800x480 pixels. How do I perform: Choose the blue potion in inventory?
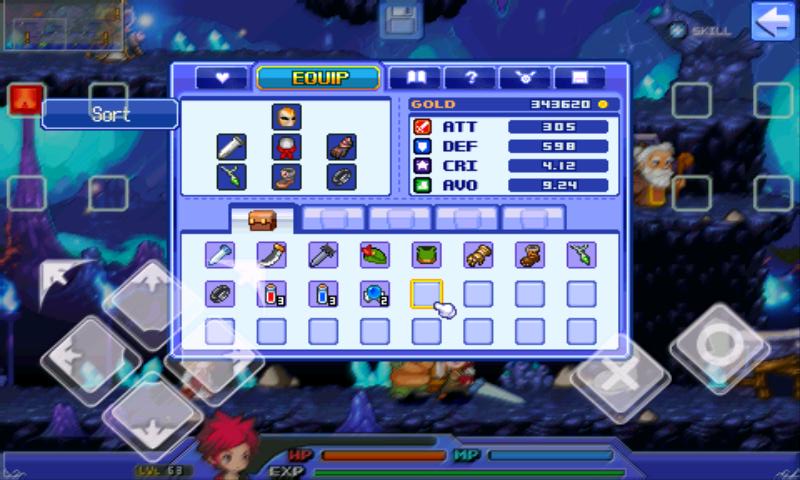[x=323, y=294]
